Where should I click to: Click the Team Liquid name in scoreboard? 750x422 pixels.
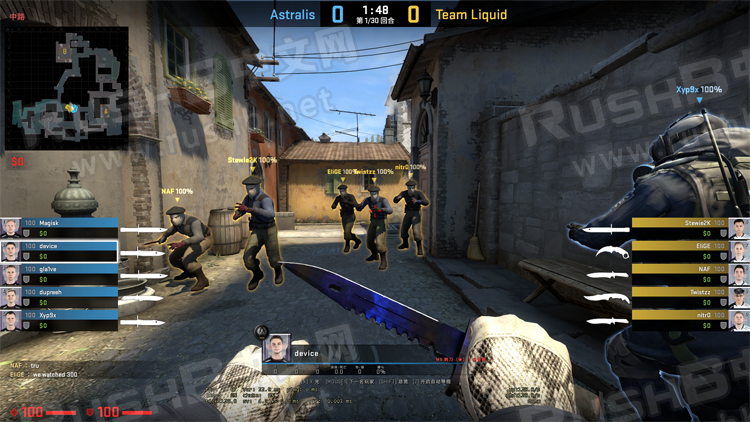coord(471,15)
